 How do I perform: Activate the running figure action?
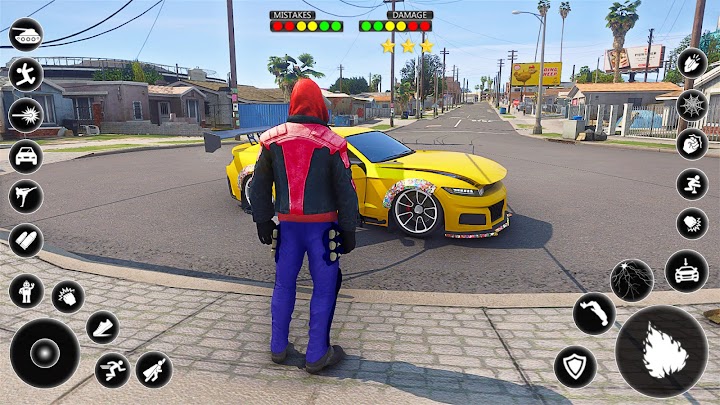pos(25,74)
